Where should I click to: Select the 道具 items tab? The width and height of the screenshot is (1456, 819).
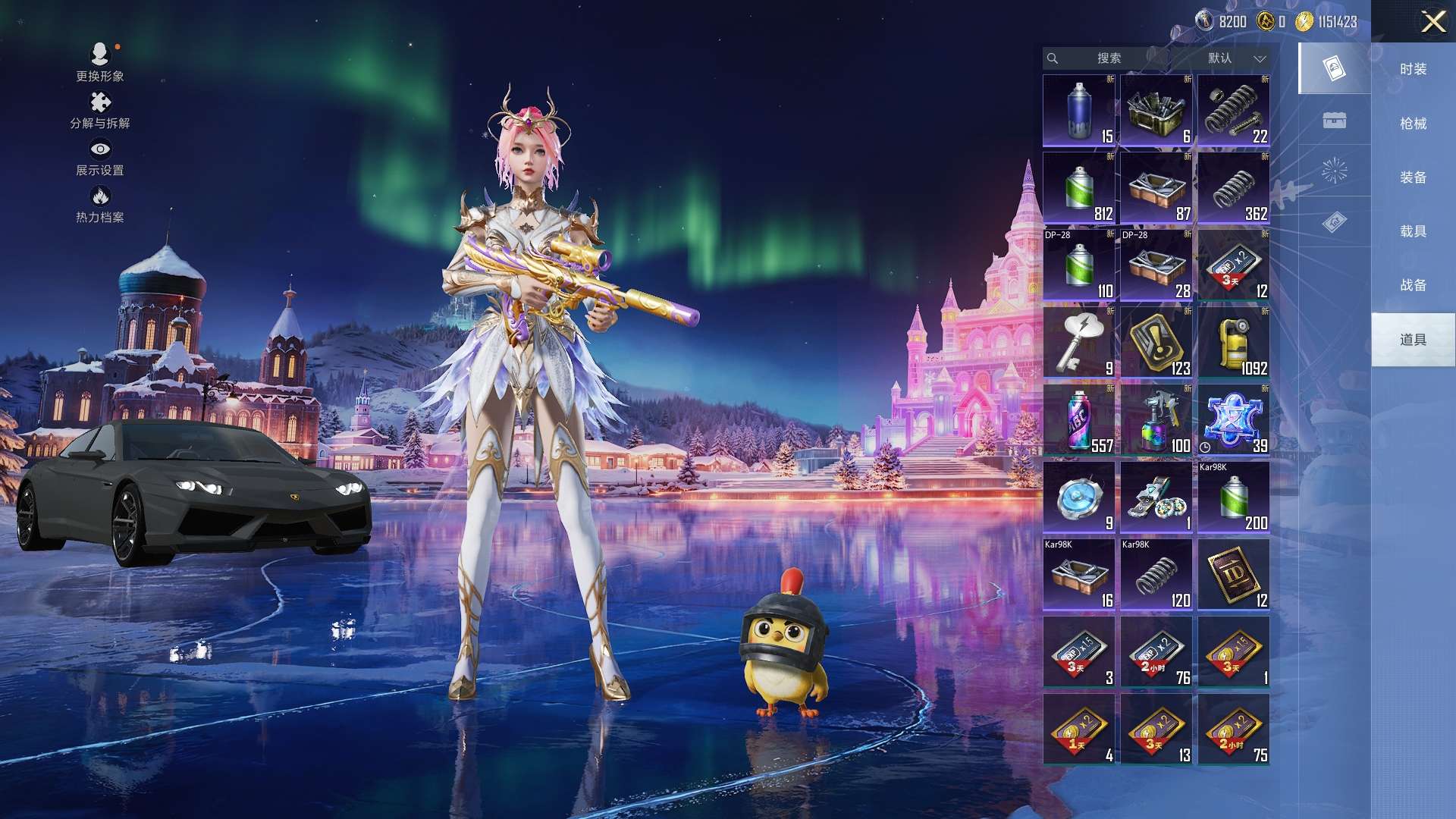click(x=1413, y=340)
